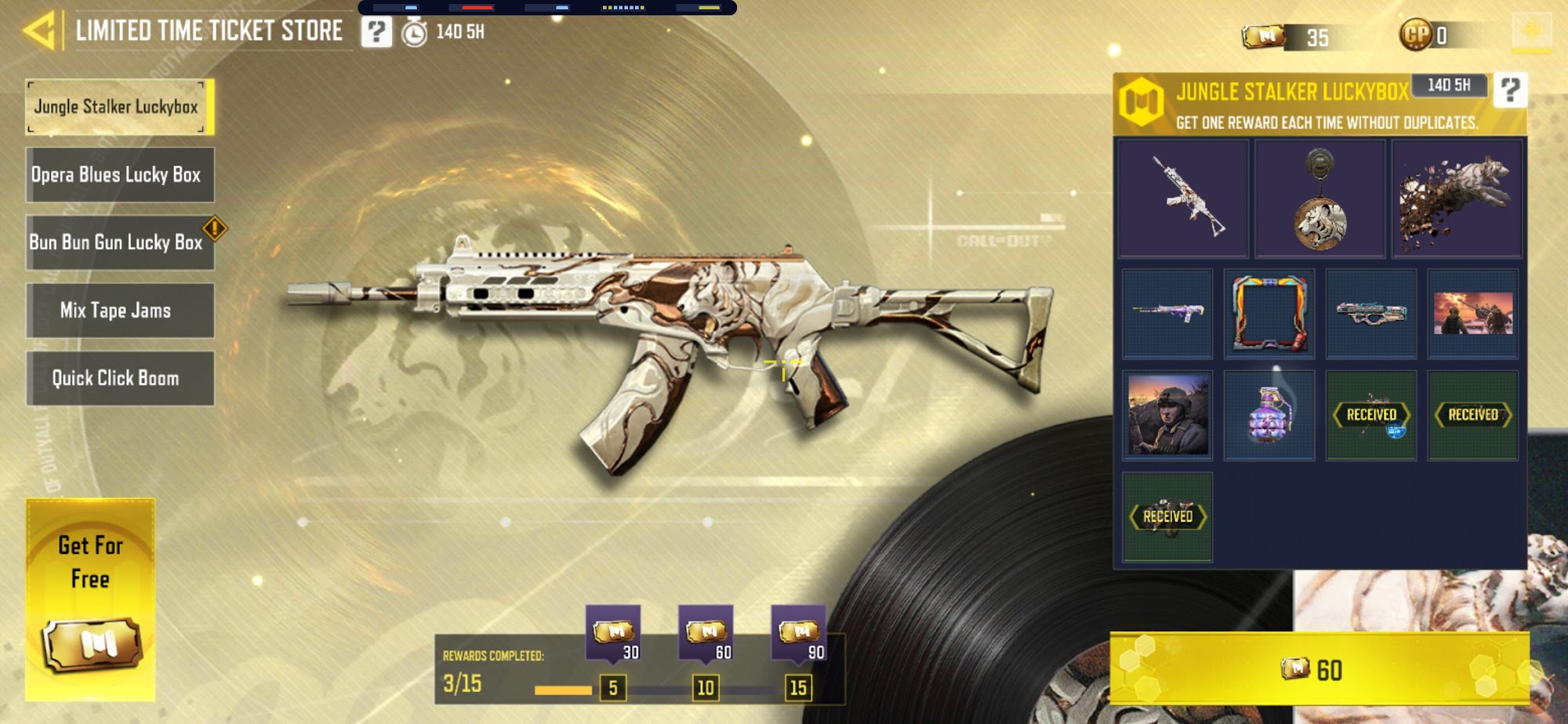Screen dimensions: 1568x724
Task: Show Jungle Stalker Luckybox rules help
Action: click(x=1510, y=90)
